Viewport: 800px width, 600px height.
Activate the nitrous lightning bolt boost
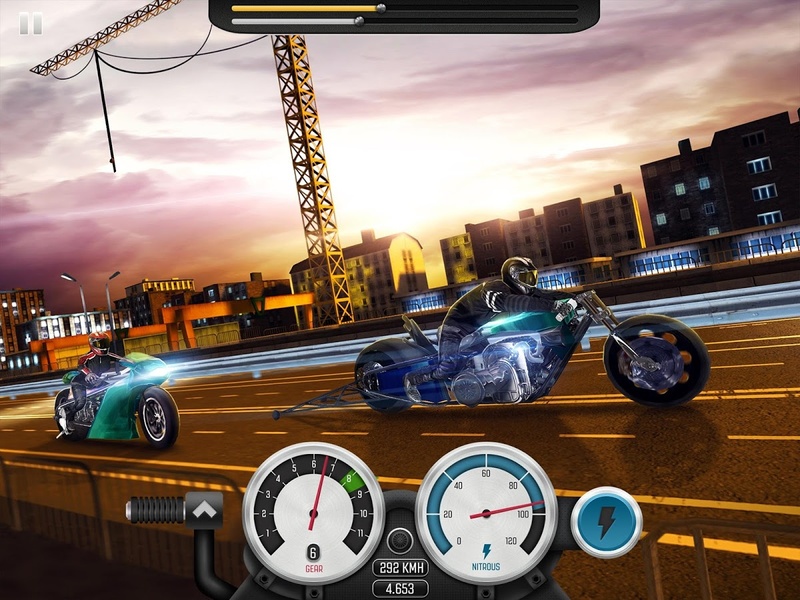click(x=606, y=521)
